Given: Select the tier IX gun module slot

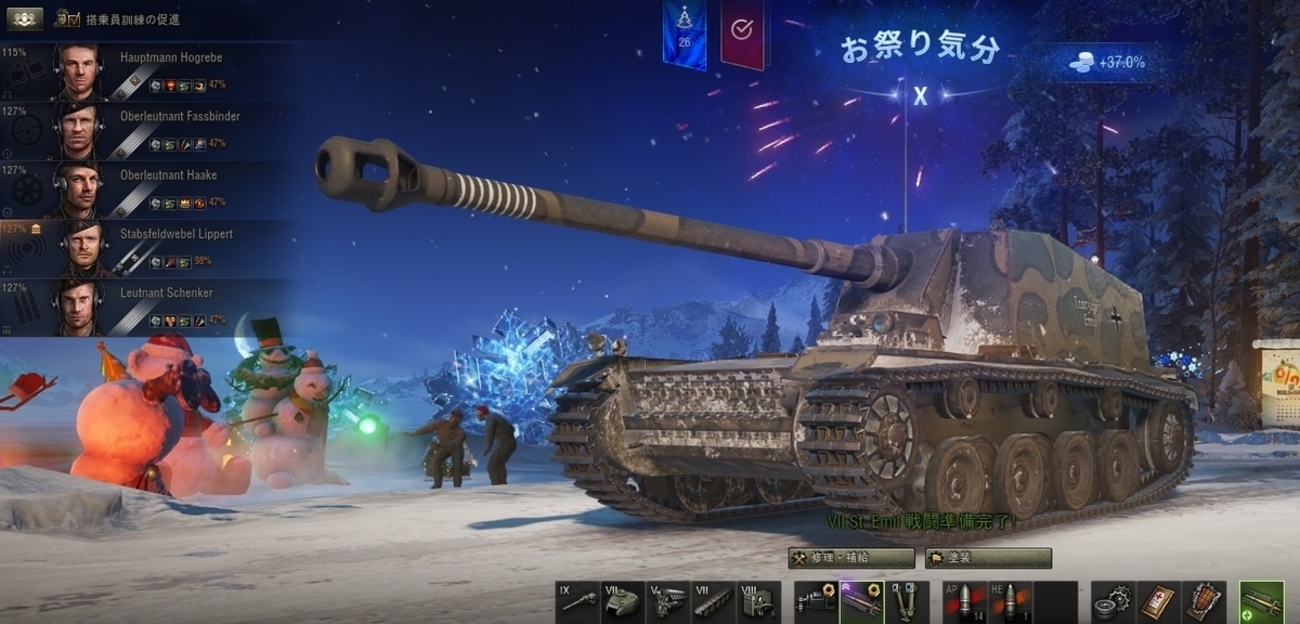Looking at the screenshot, I should (x=577, y=601).
